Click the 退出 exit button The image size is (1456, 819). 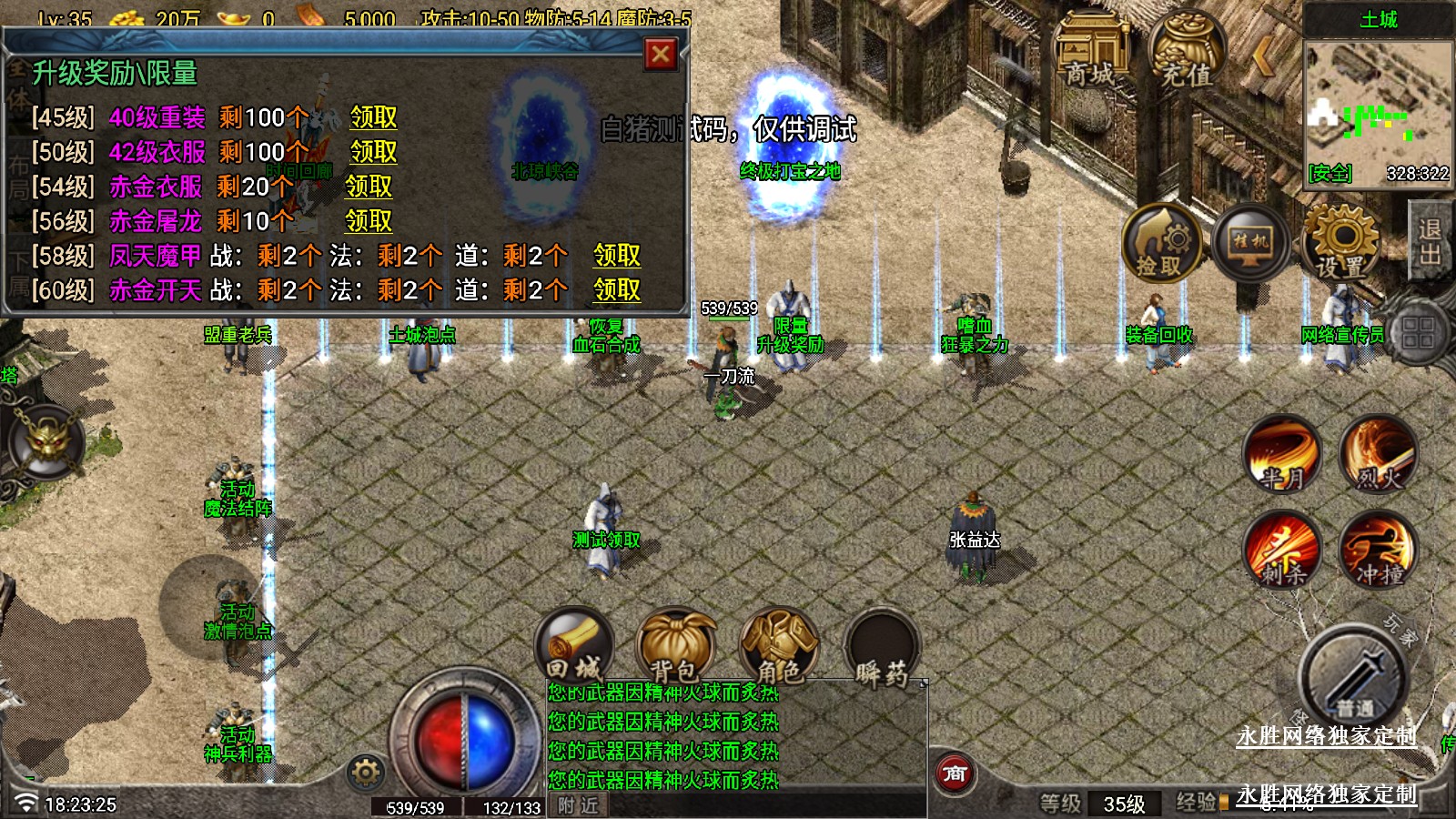tap(1431, 242)
